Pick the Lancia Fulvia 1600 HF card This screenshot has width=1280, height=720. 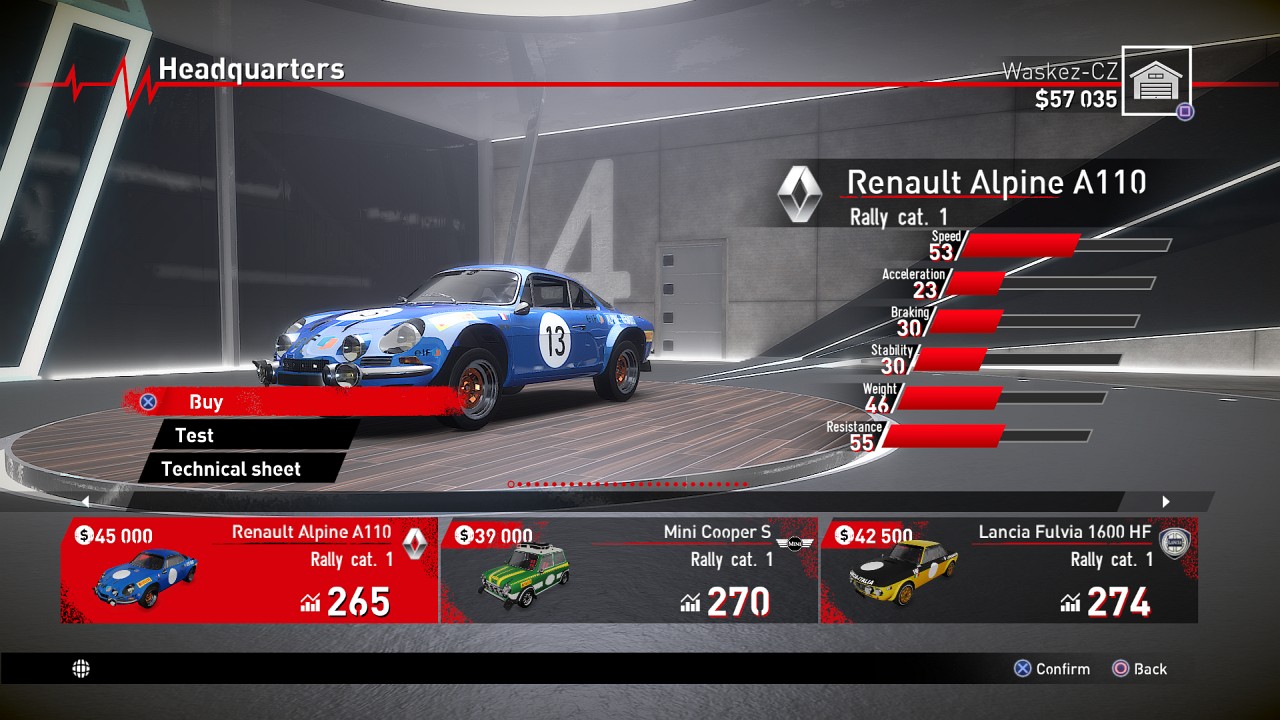pos(1008,570)
